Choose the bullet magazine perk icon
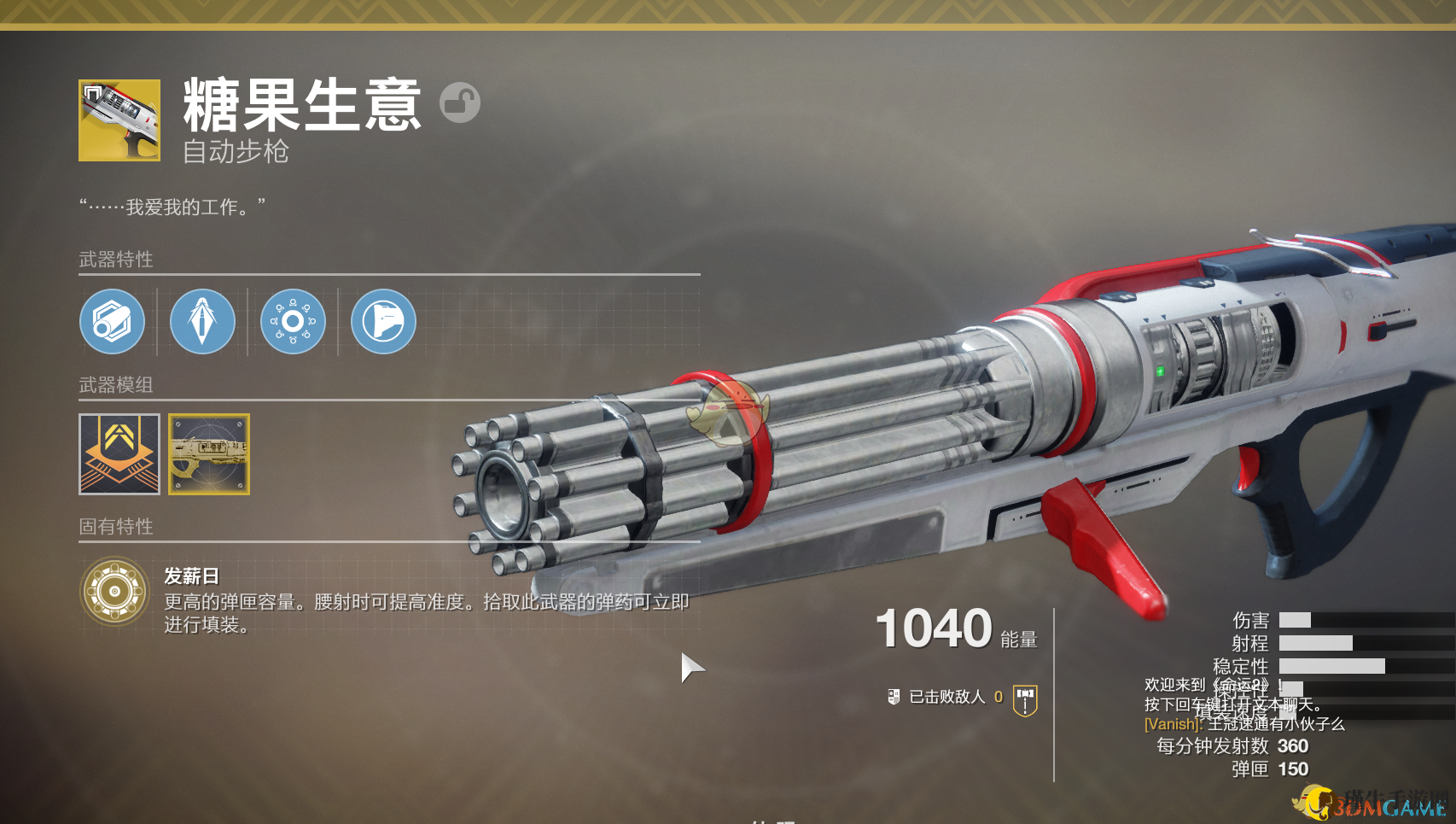The width and height of the screenshot is (1456, 824). (x=202, y=322)
